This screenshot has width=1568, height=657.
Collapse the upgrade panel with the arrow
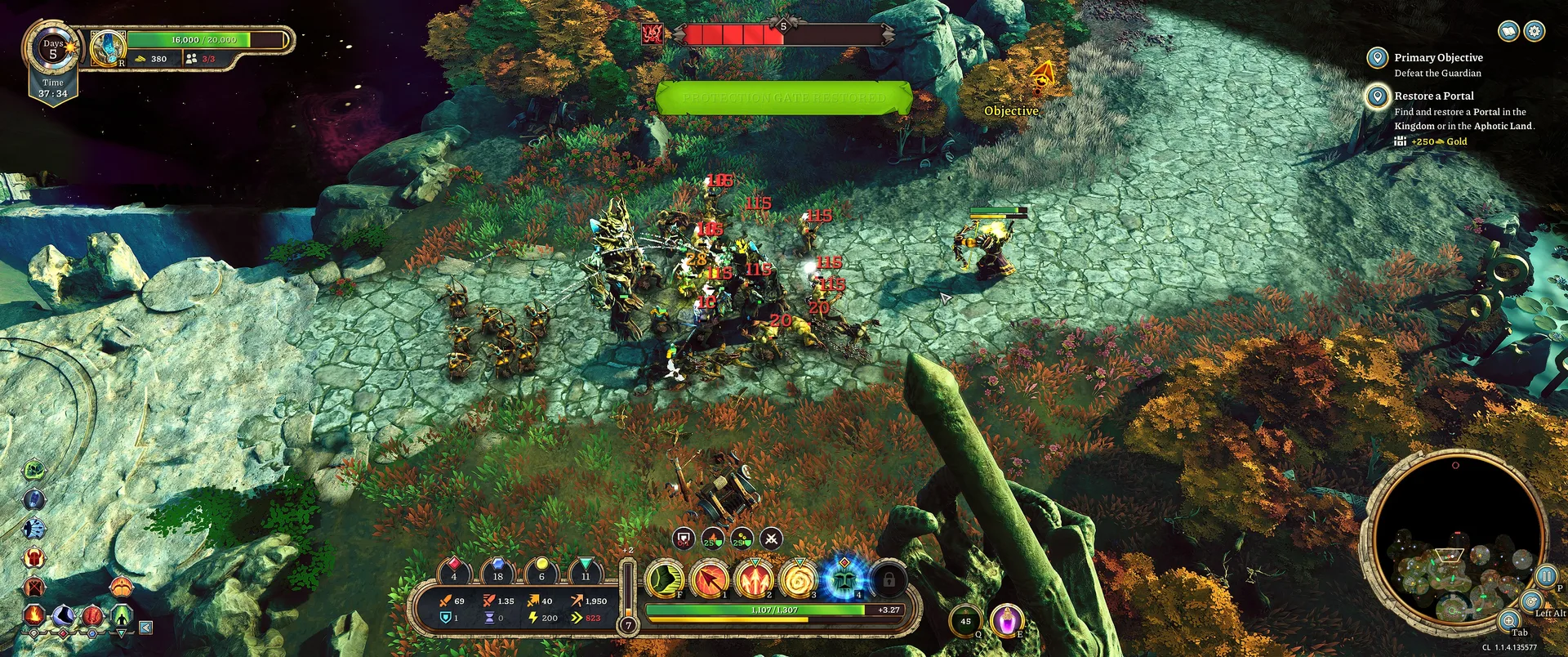[145, 628]
